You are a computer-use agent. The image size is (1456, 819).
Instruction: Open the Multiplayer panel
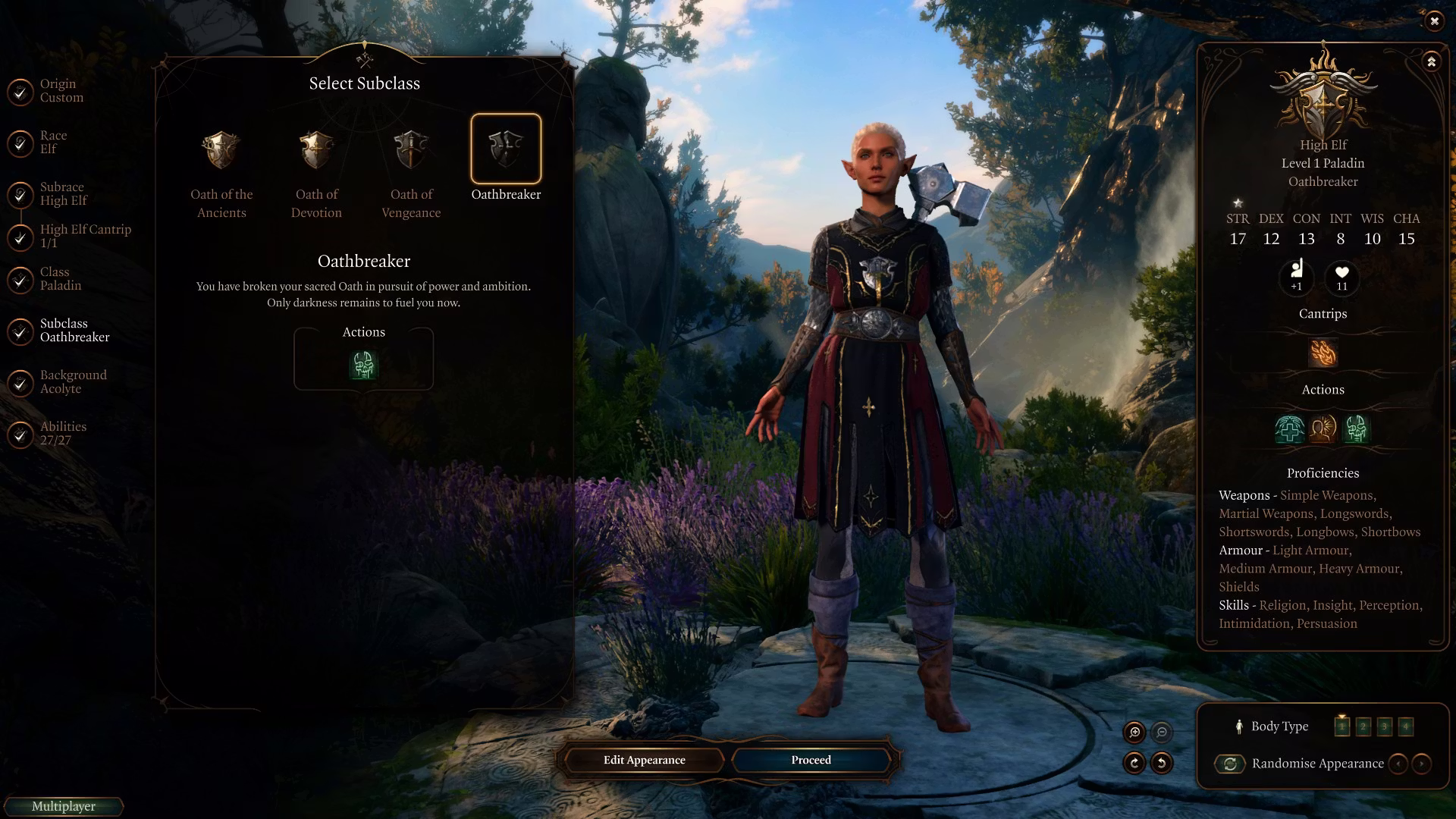click(x=64, y=806)
